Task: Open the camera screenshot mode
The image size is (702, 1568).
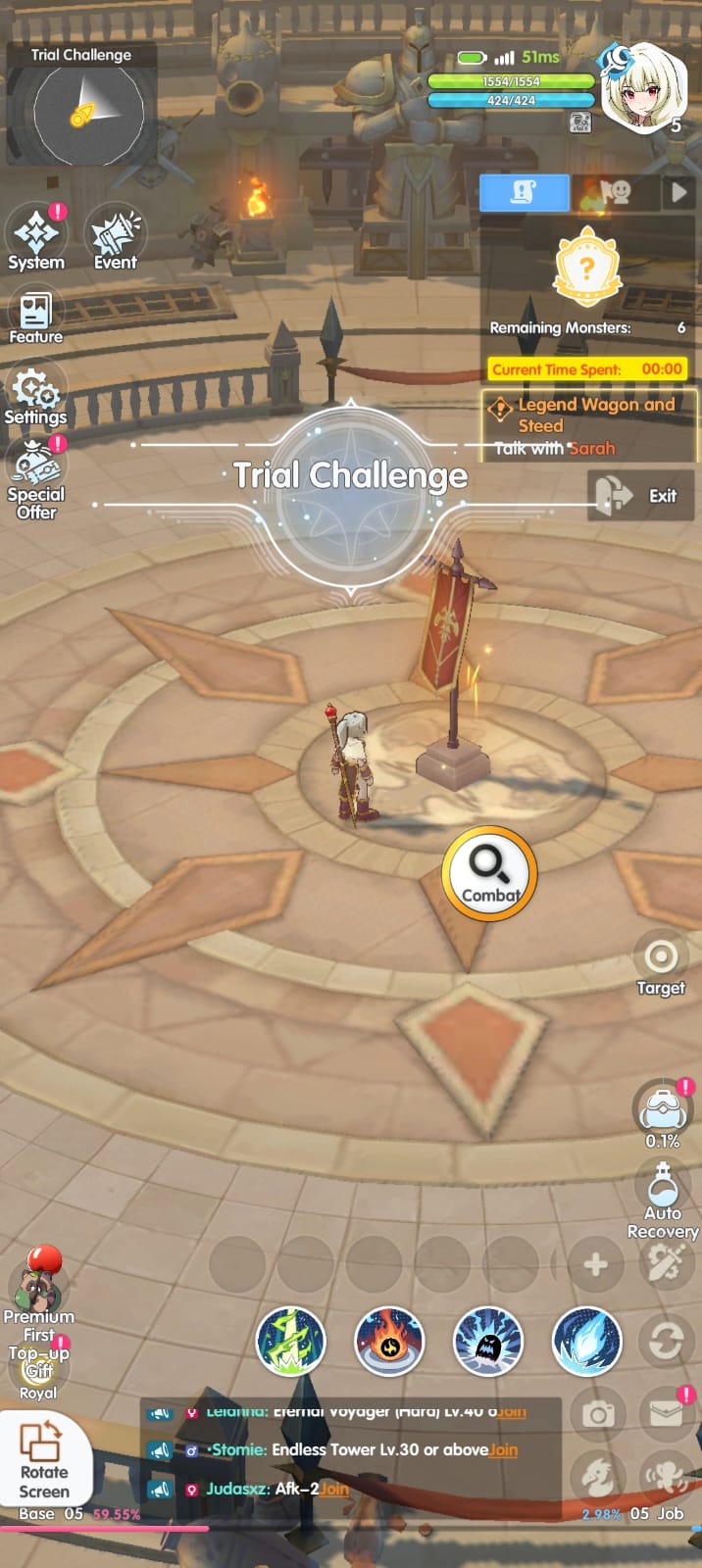Action: point(597,1414)
